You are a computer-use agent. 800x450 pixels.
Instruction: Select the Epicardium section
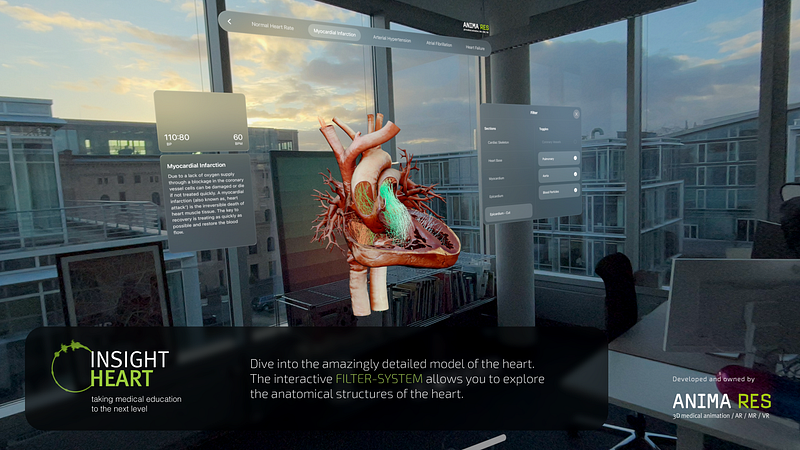(495, 196)
